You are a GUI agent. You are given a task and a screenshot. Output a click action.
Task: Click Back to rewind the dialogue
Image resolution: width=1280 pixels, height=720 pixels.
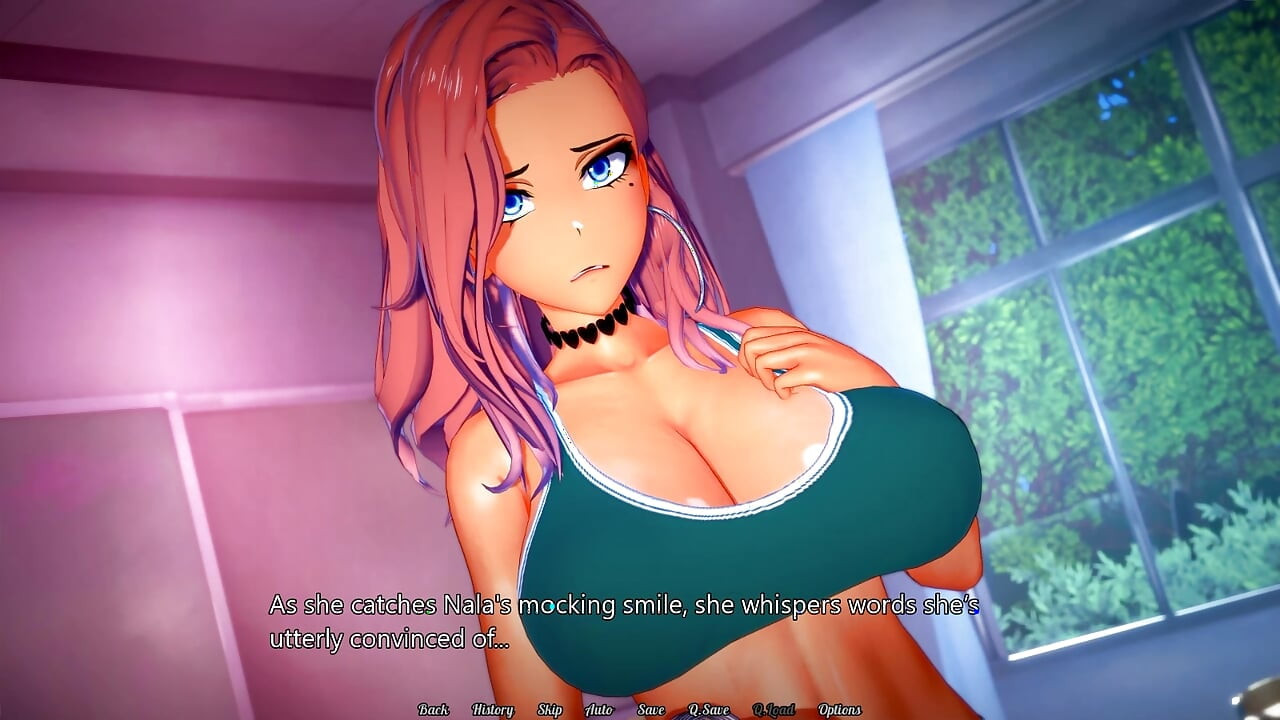pos(433,708)
